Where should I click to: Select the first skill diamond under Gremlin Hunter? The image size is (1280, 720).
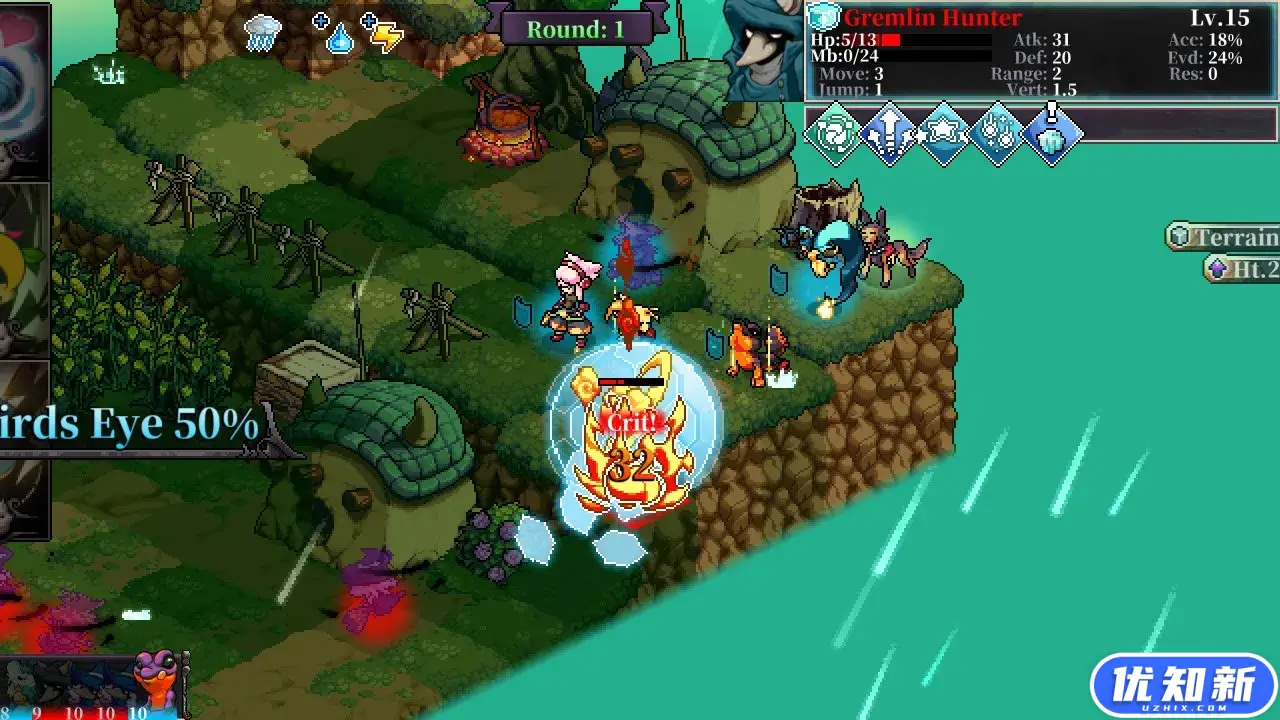(835, 135)
